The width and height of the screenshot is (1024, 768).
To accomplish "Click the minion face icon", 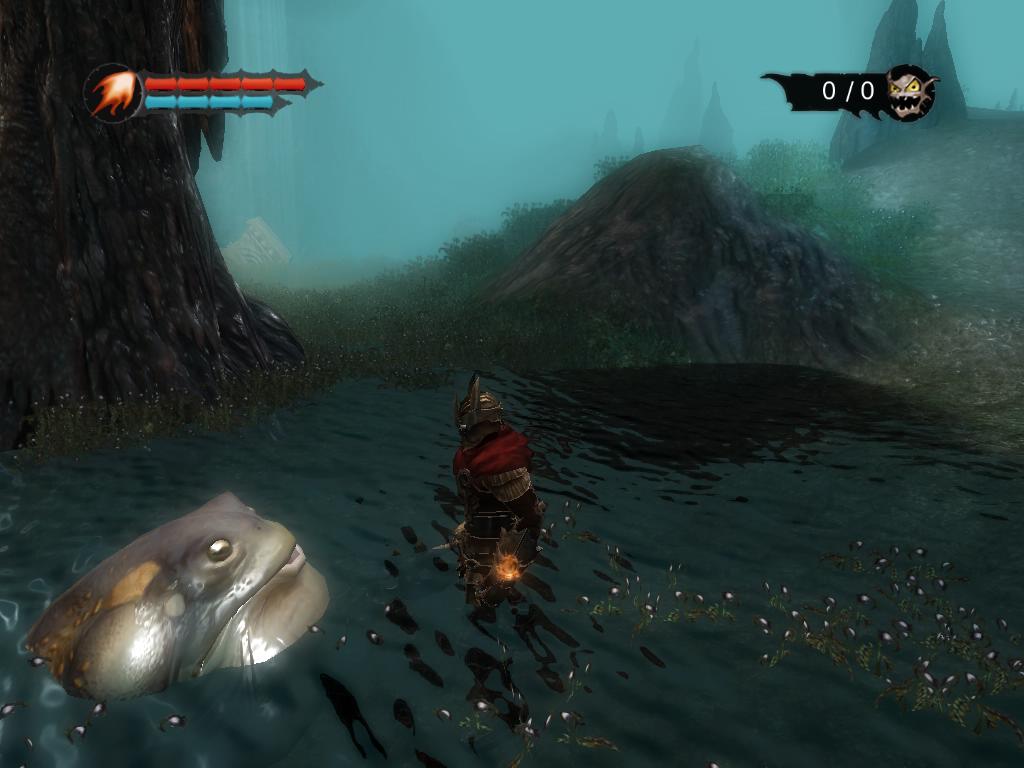I will pyautogui.click(x=910, y=92).
